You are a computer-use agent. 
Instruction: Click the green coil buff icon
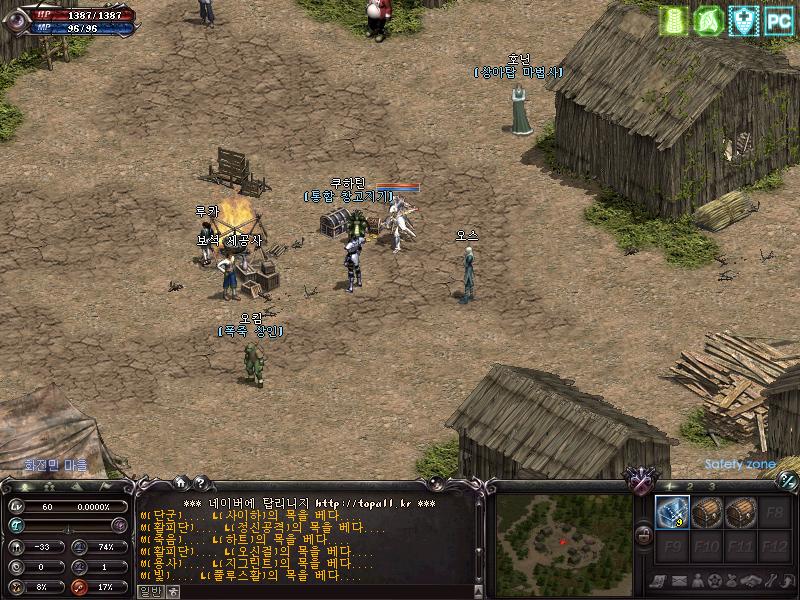(673, 20)
